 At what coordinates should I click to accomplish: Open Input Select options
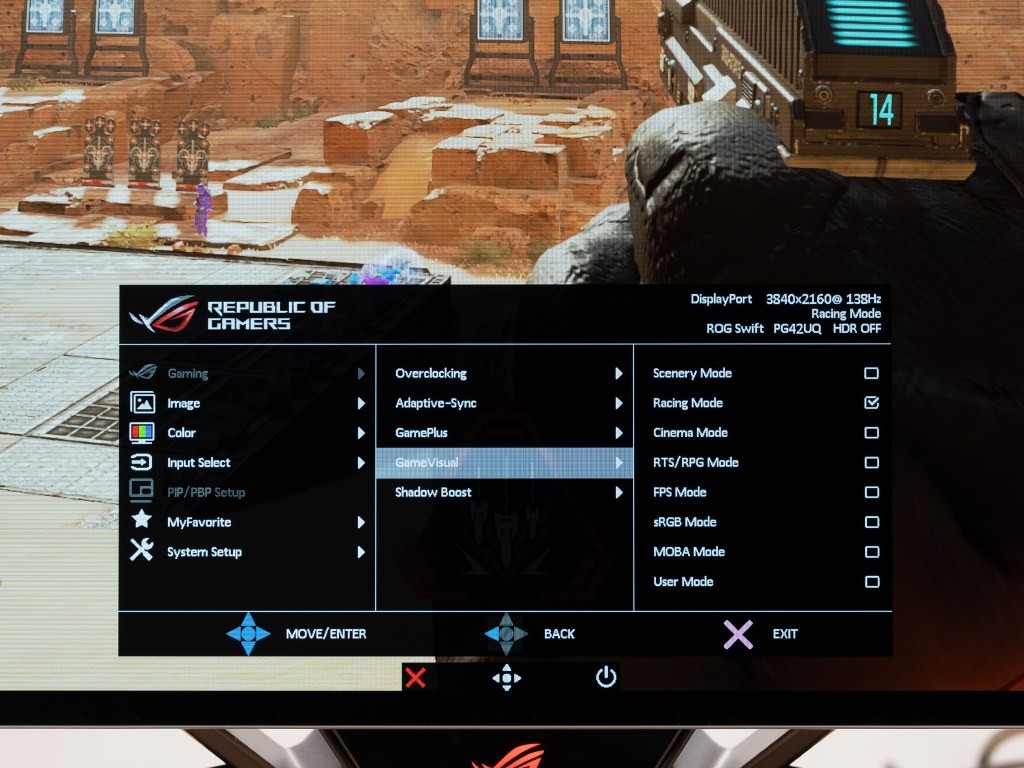(198, 463)
